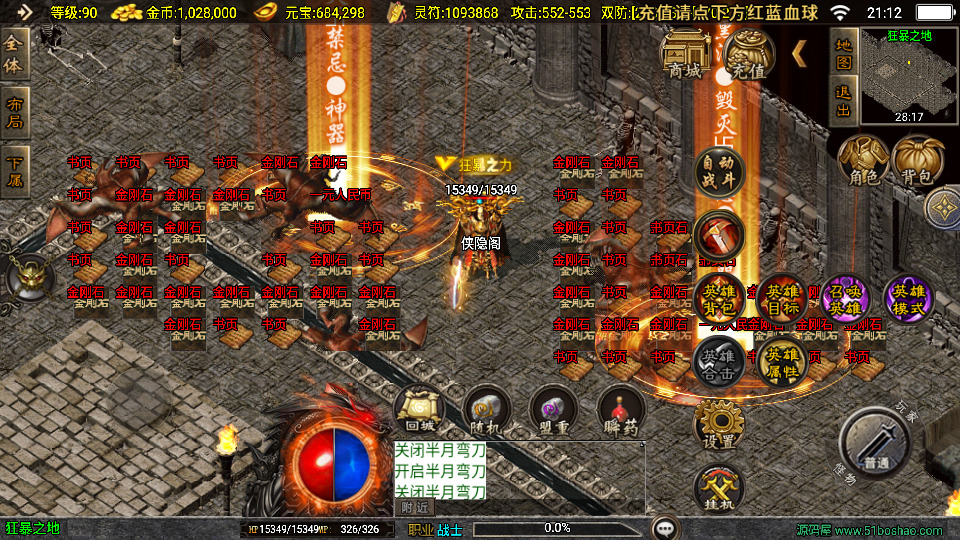Open the chat bubble button
This screenshot has width=960, height=540.
(x=665, y=527)
